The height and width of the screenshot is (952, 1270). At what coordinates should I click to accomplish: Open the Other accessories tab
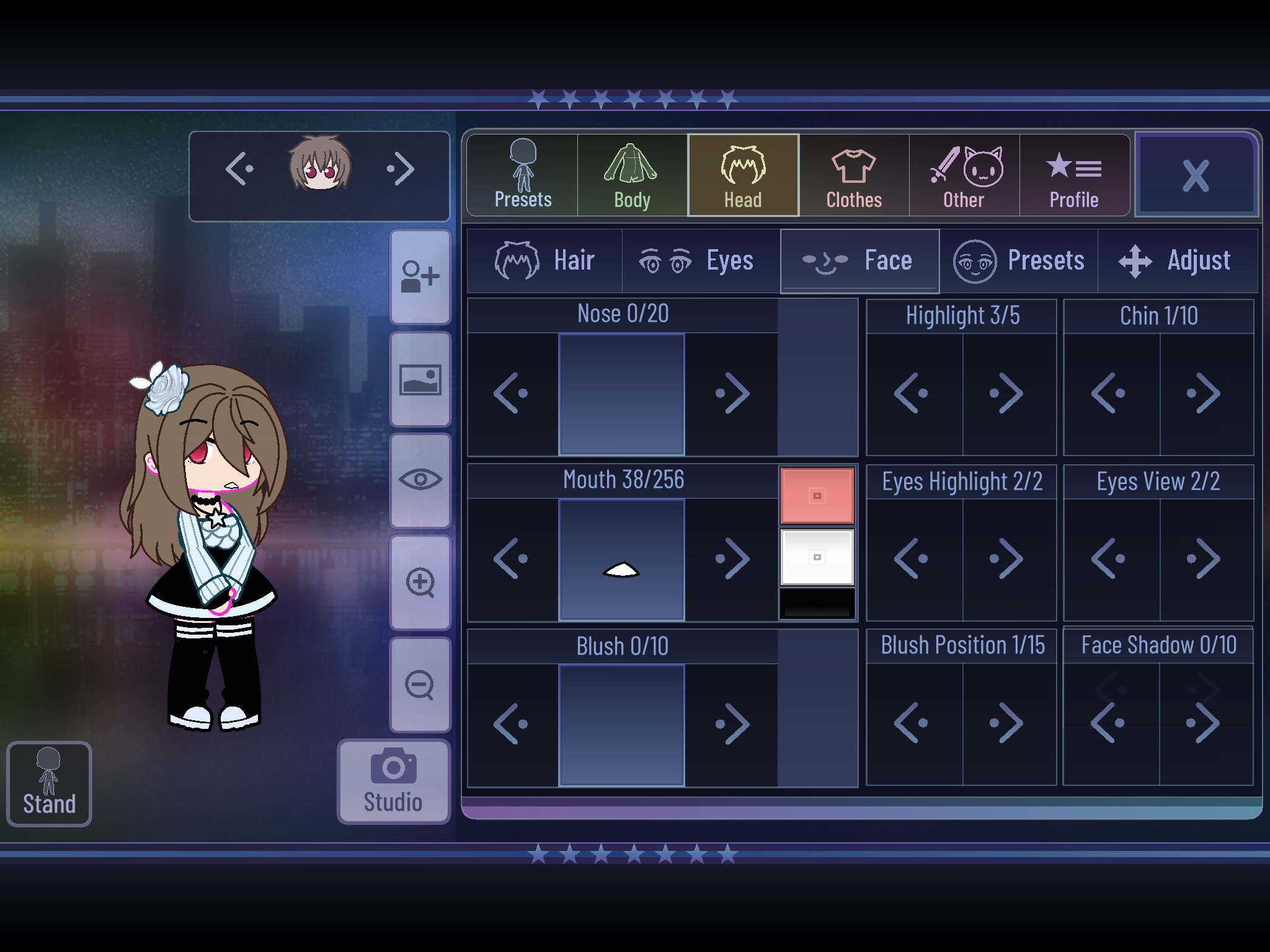(x=963, y=175)
